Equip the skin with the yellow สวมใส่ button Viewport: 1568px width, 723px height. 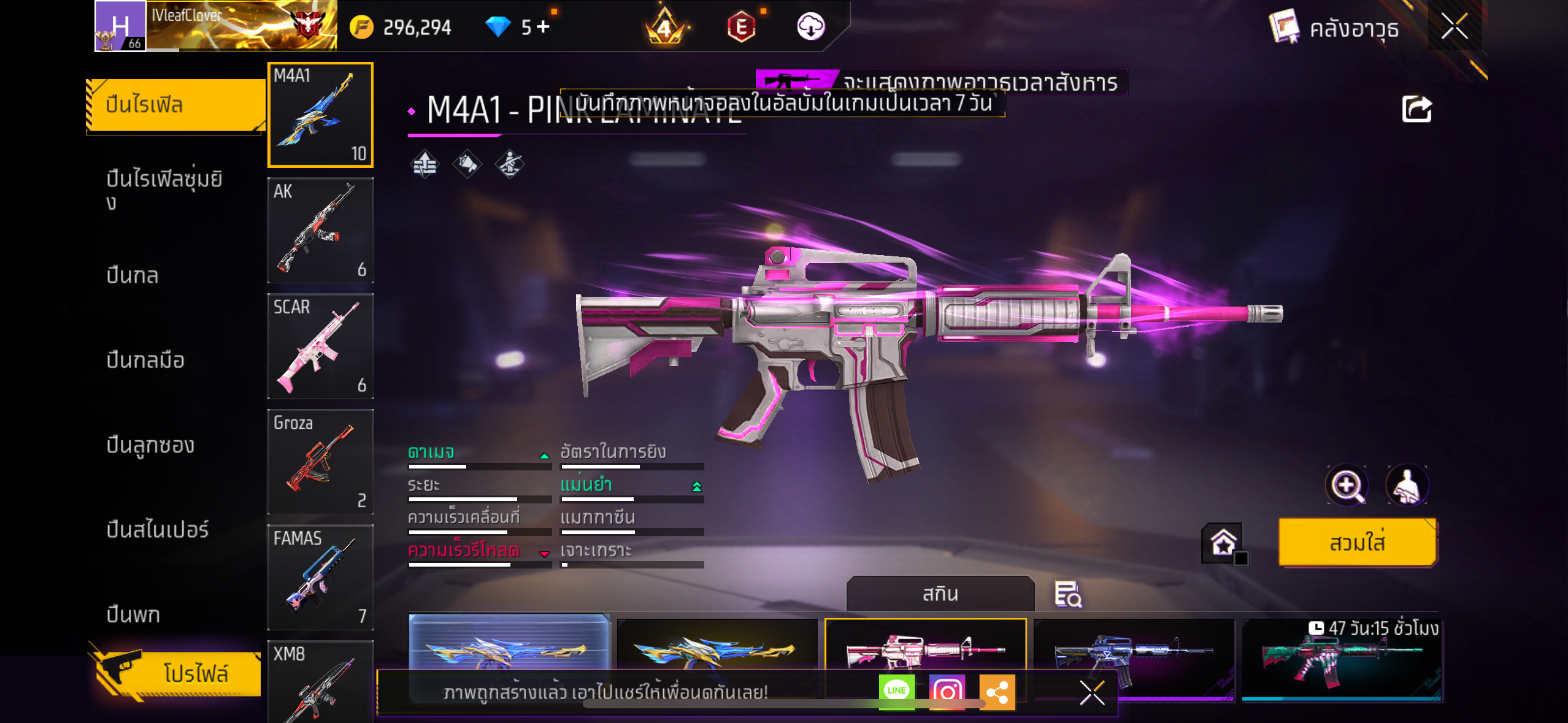1357,543
